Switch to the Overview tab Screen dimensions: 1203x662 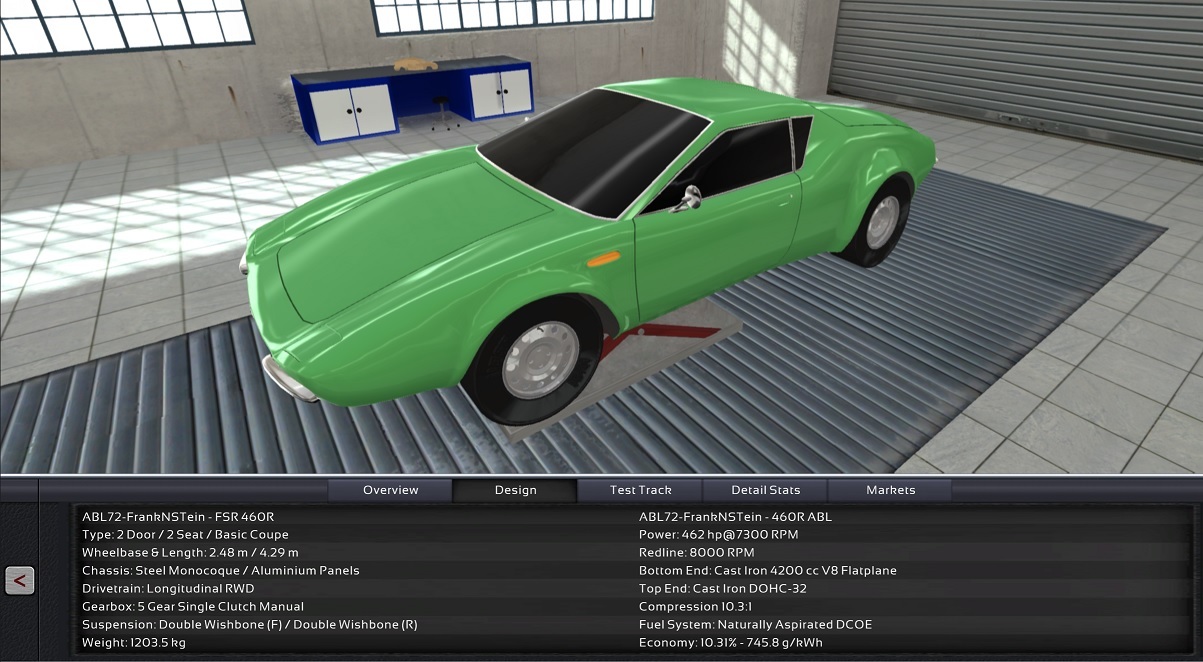point(391,490)
